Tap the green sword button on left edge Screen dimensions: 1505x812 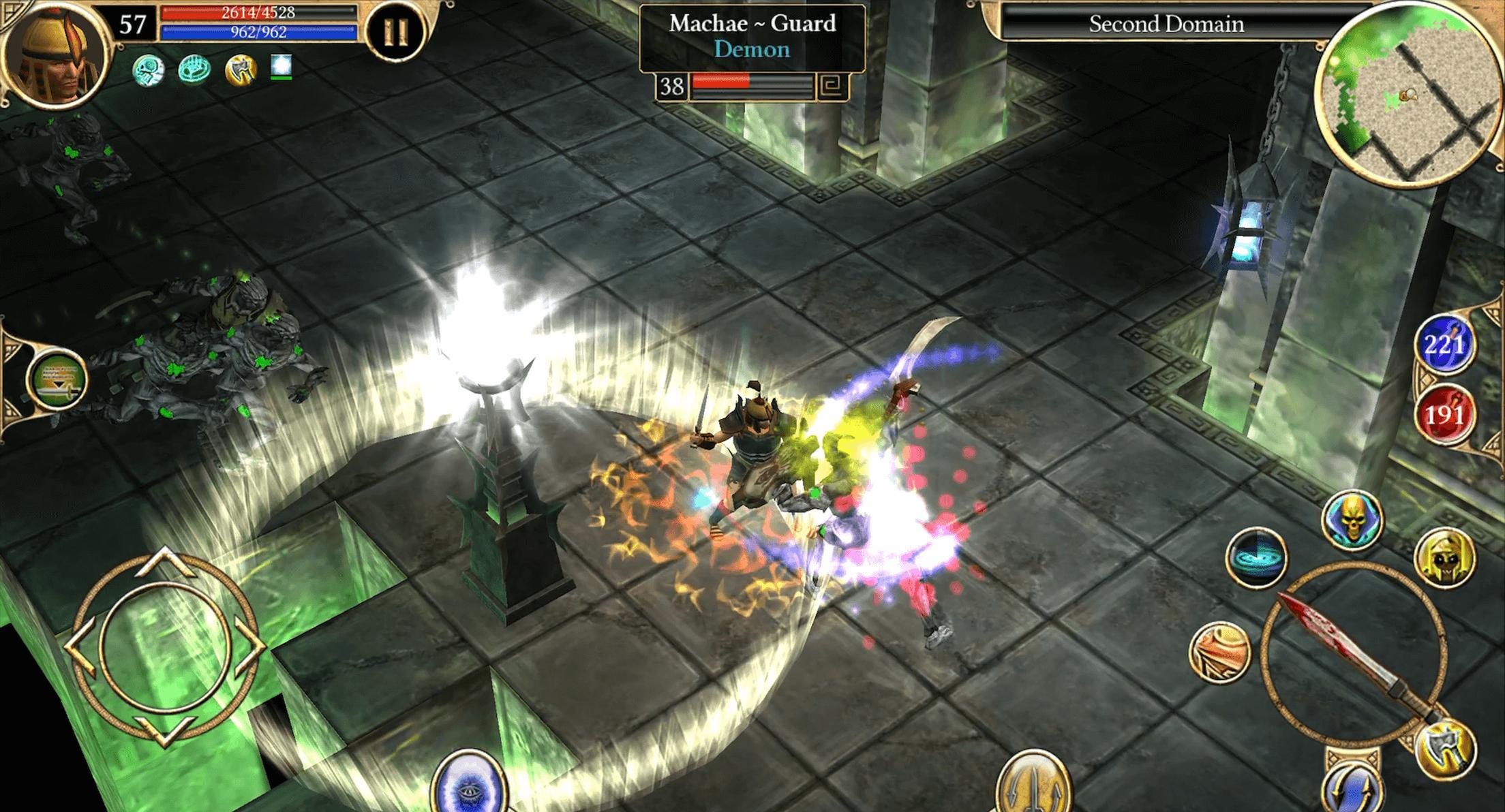[x=57, y=379]
